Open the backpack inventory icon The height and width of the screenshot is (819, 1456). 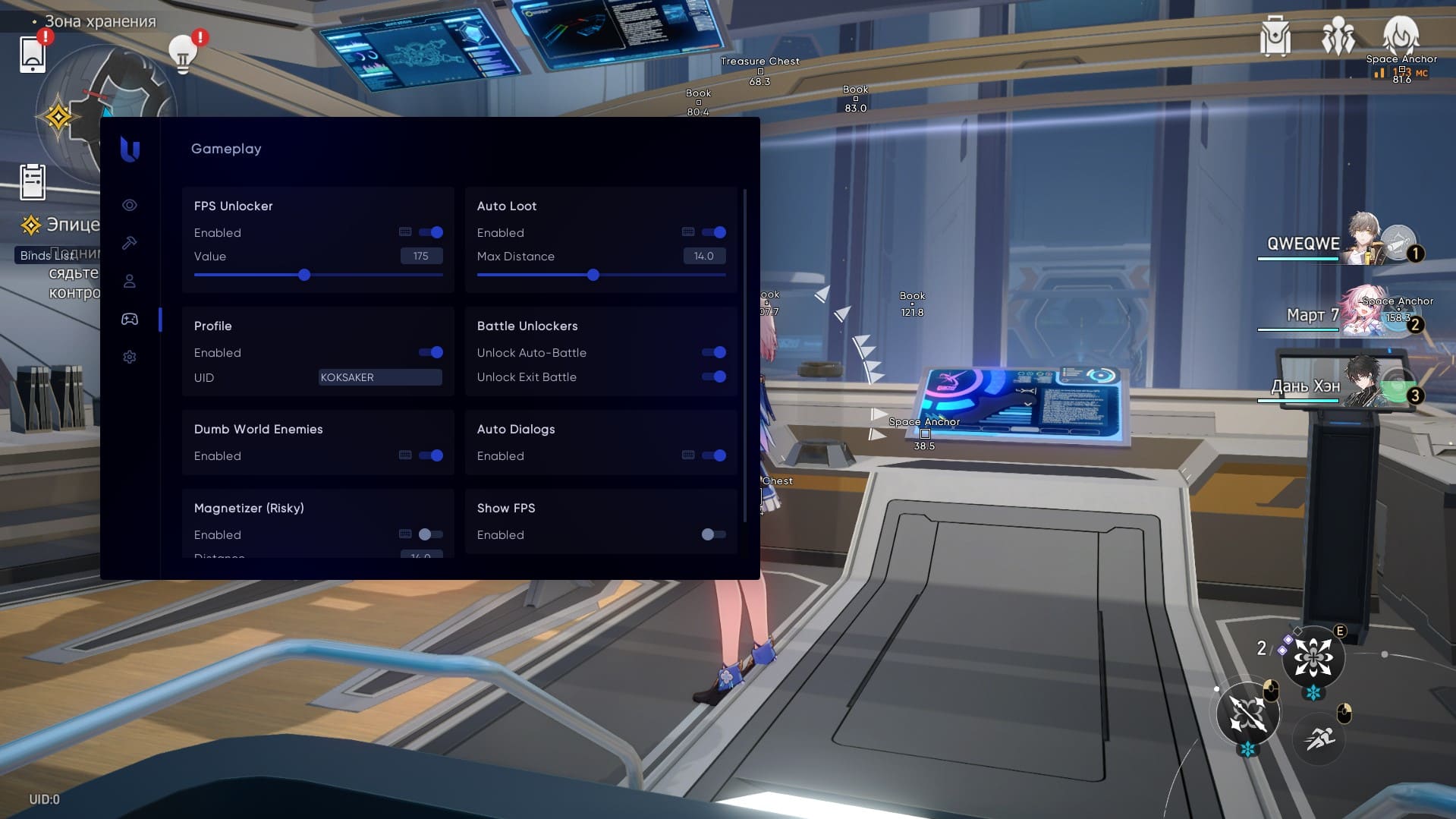1275,36
